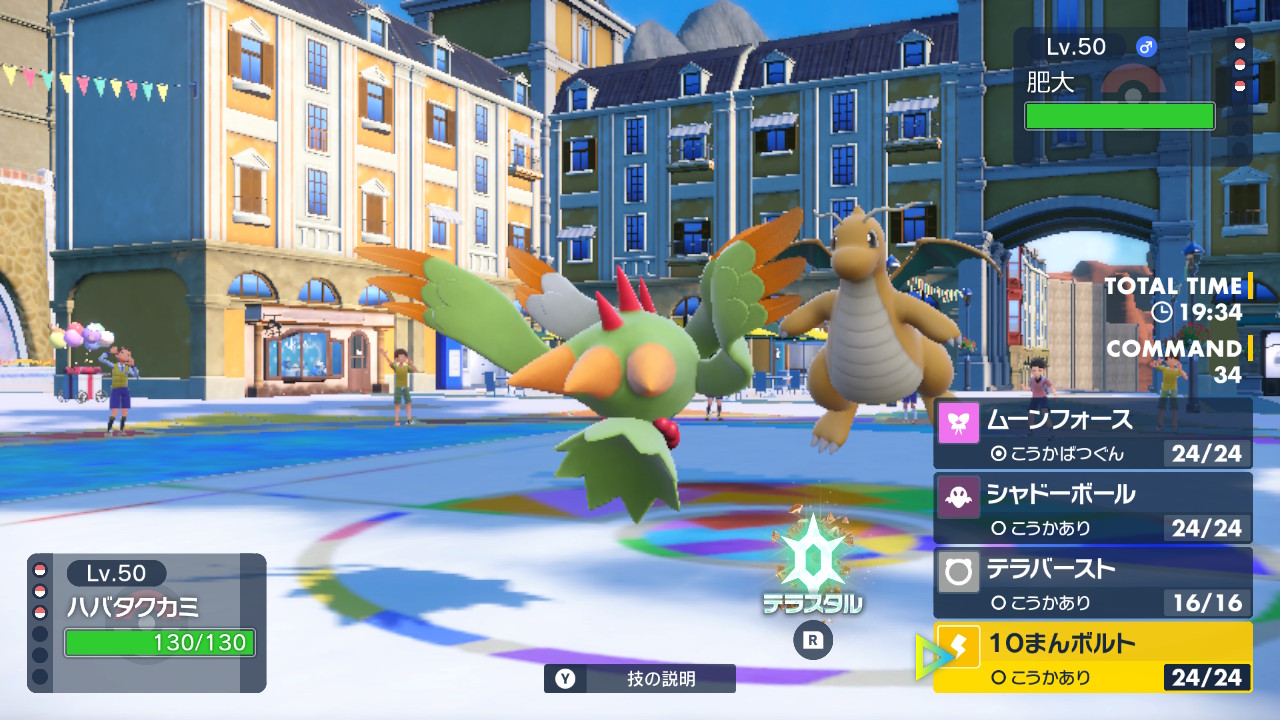
Task: Select the ムーンフォース move
Action: click(1092, 433)
